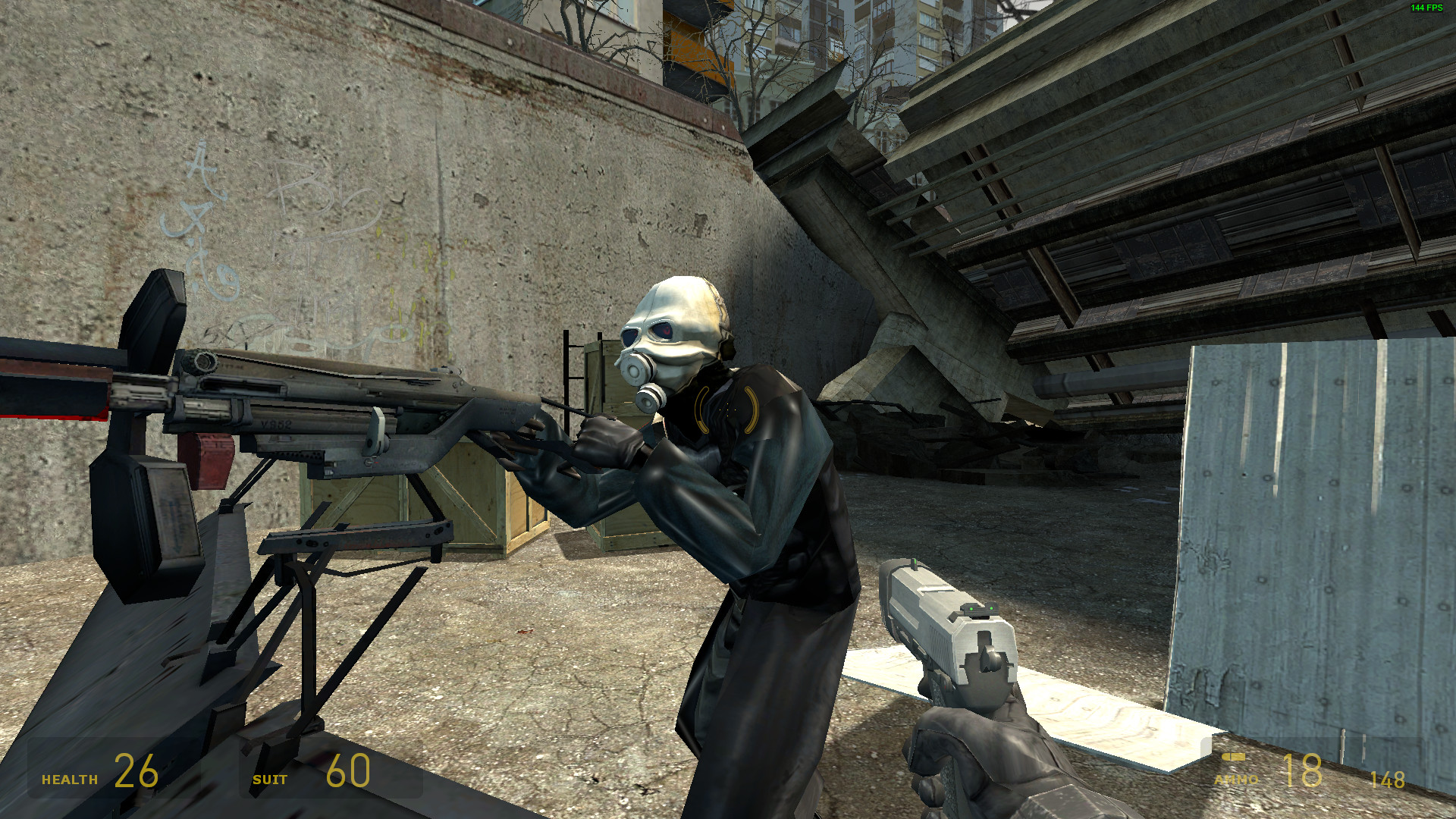Click the bullet icon in the AMMO panel
The width and height of the screenshot is (1456, 819).
[x=1233, y=758]
